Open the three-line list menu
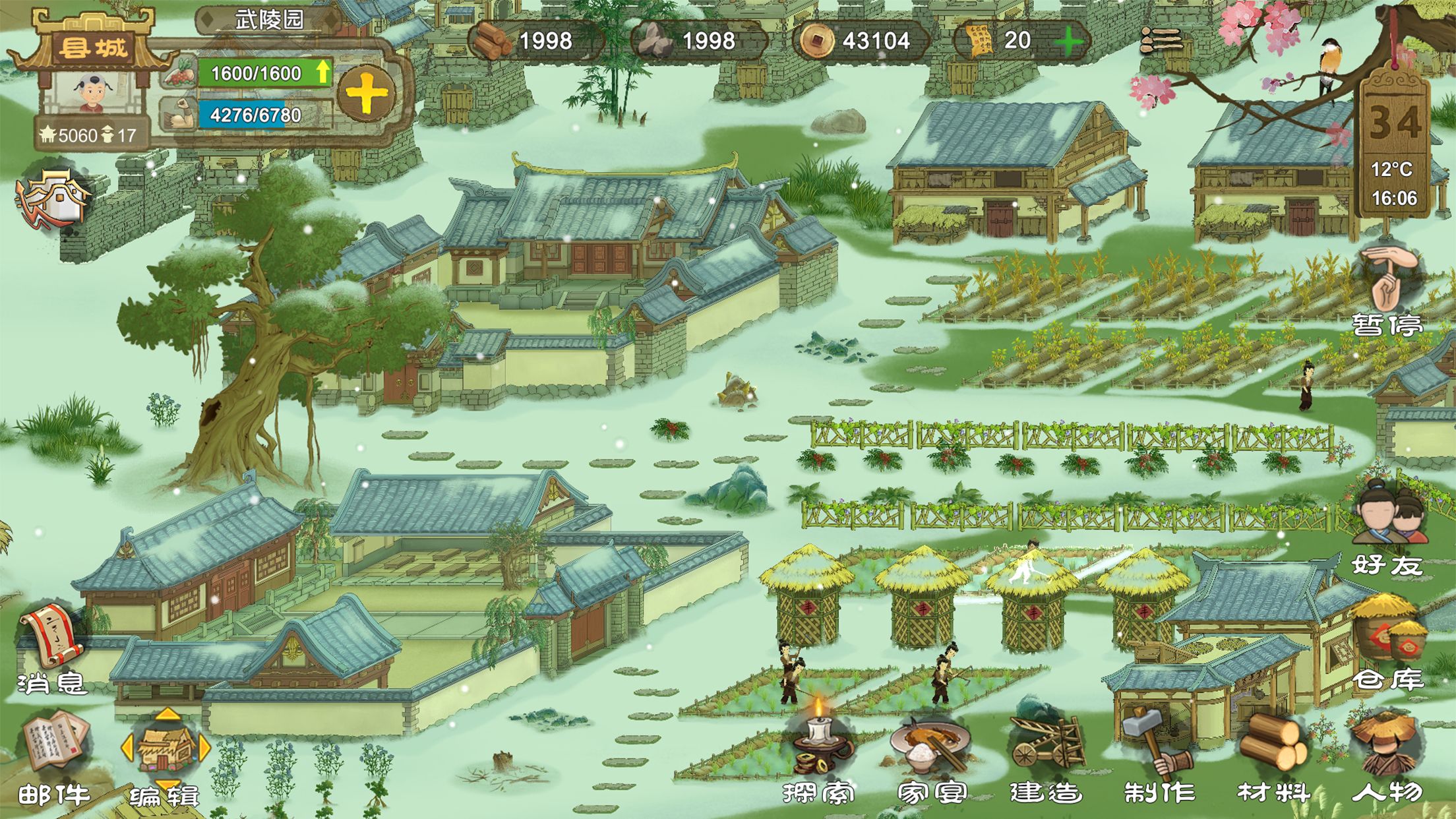Screen dimensions: 1456x819 (x=1161, y=41)
